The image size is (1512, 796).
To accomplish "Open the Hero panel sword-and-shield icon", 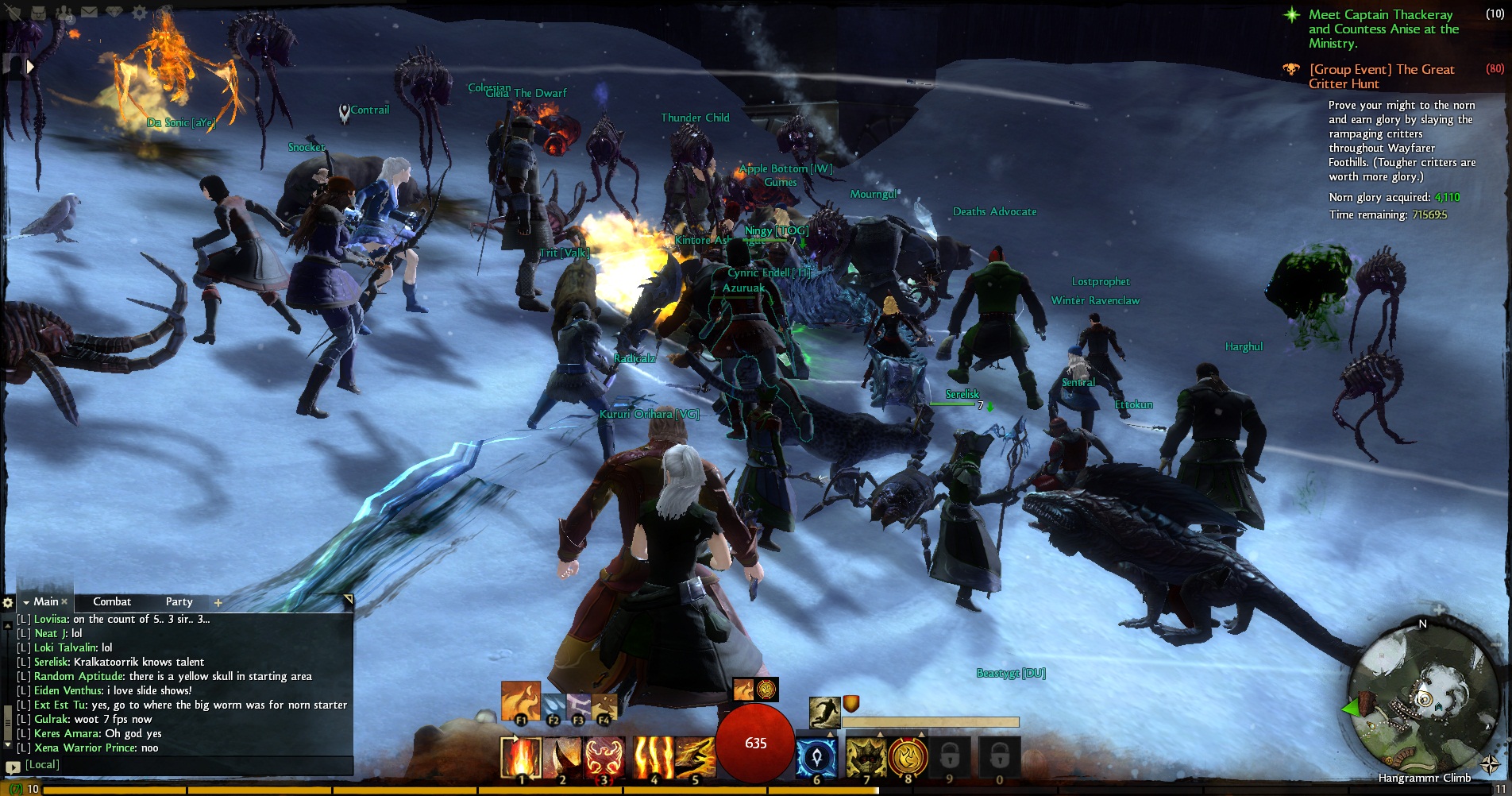I will (14, 12).
